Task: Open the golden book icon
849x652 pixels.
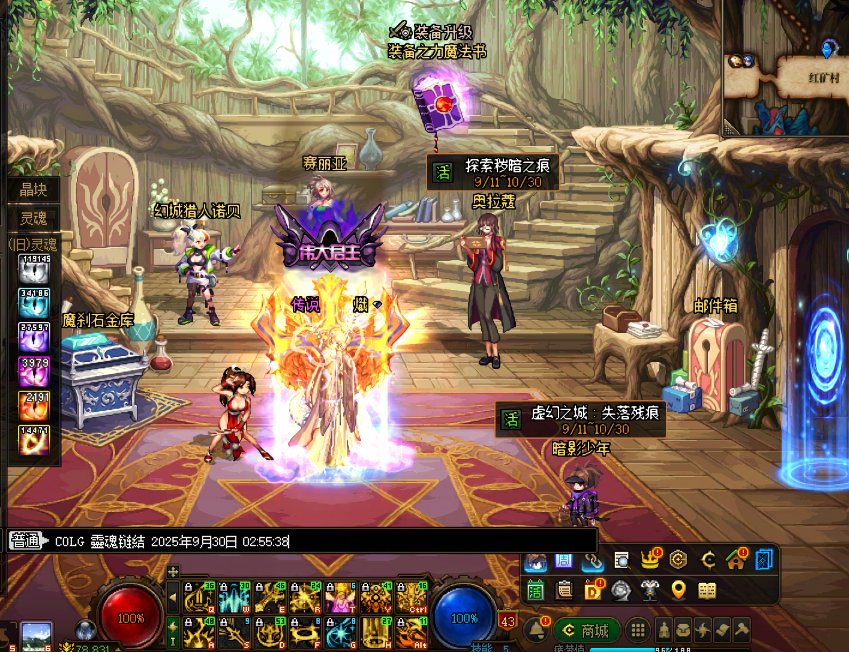Action: [707, 590]
